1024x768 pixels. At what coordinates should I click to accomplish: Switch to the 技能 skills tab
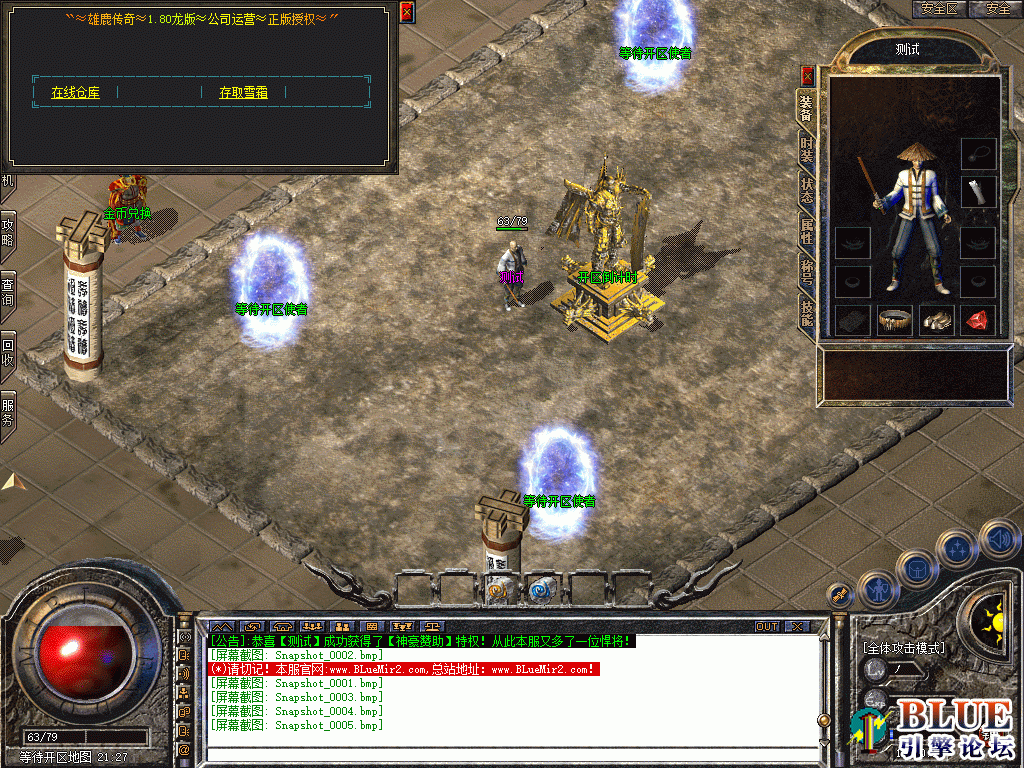tap(806, 313)
